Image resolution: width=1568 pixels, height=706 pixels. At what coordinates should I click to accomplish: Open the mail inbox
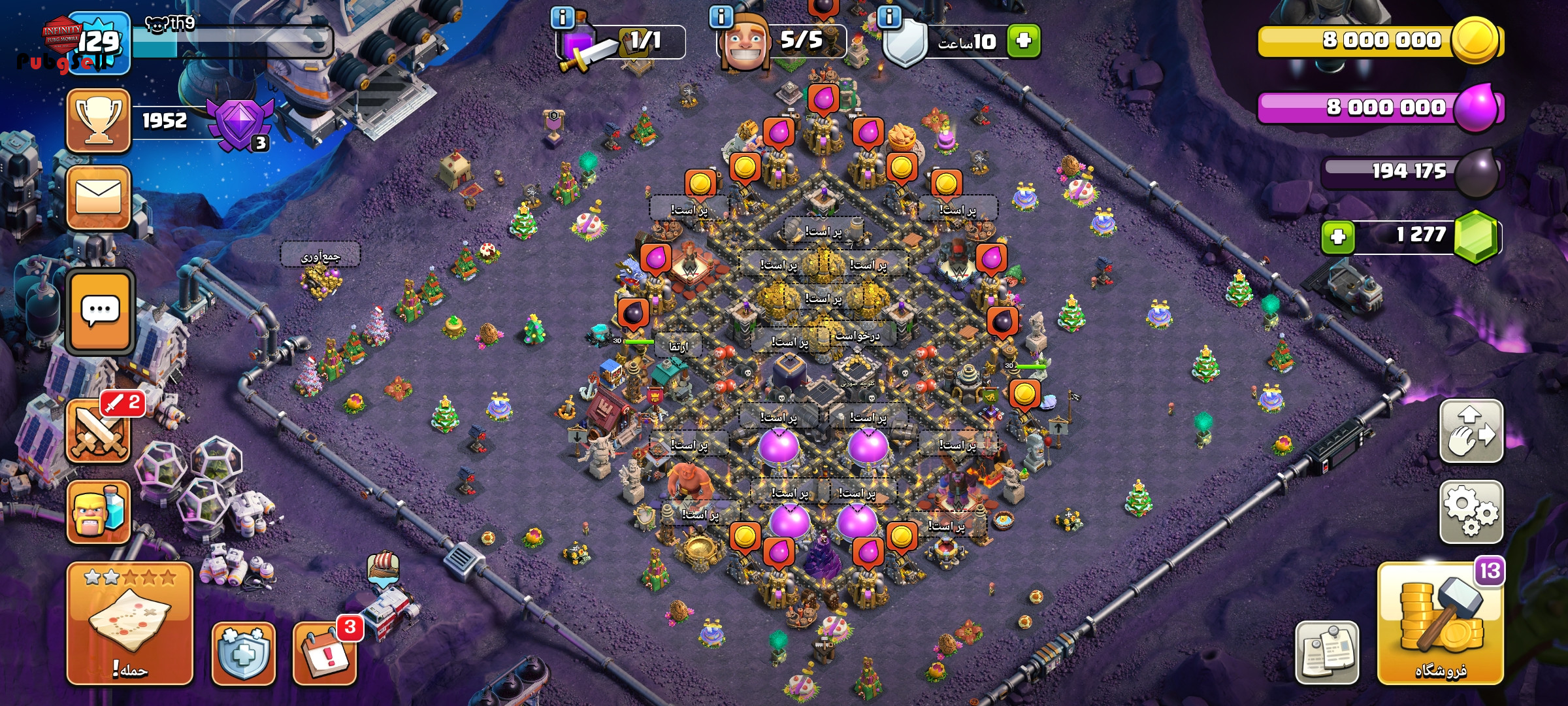pos(98,197)
